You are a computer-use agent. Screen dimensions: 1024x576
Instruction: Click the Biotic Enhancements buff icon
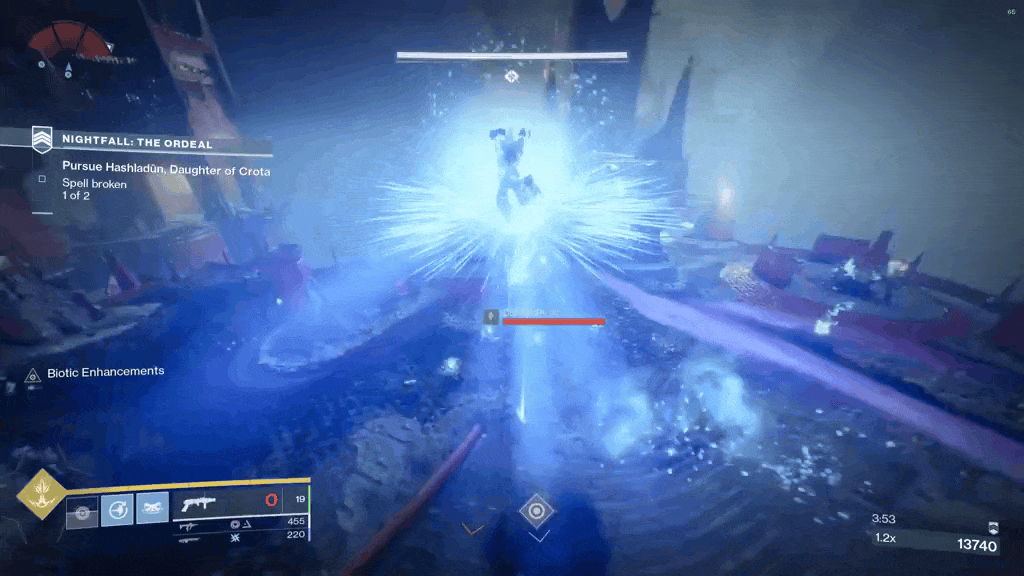[33, 374]
